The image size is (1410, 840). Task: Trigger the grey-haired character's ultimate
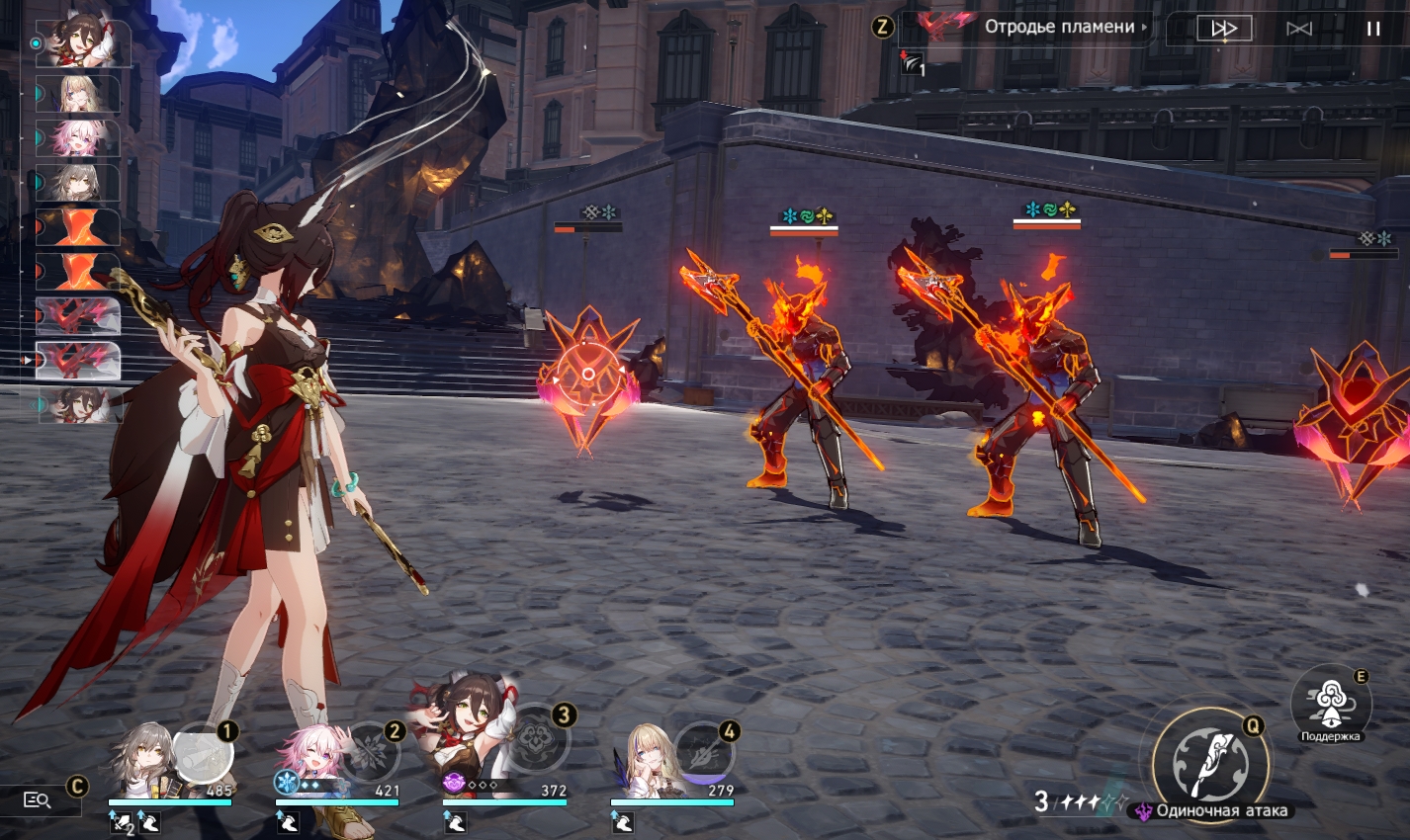203,753
